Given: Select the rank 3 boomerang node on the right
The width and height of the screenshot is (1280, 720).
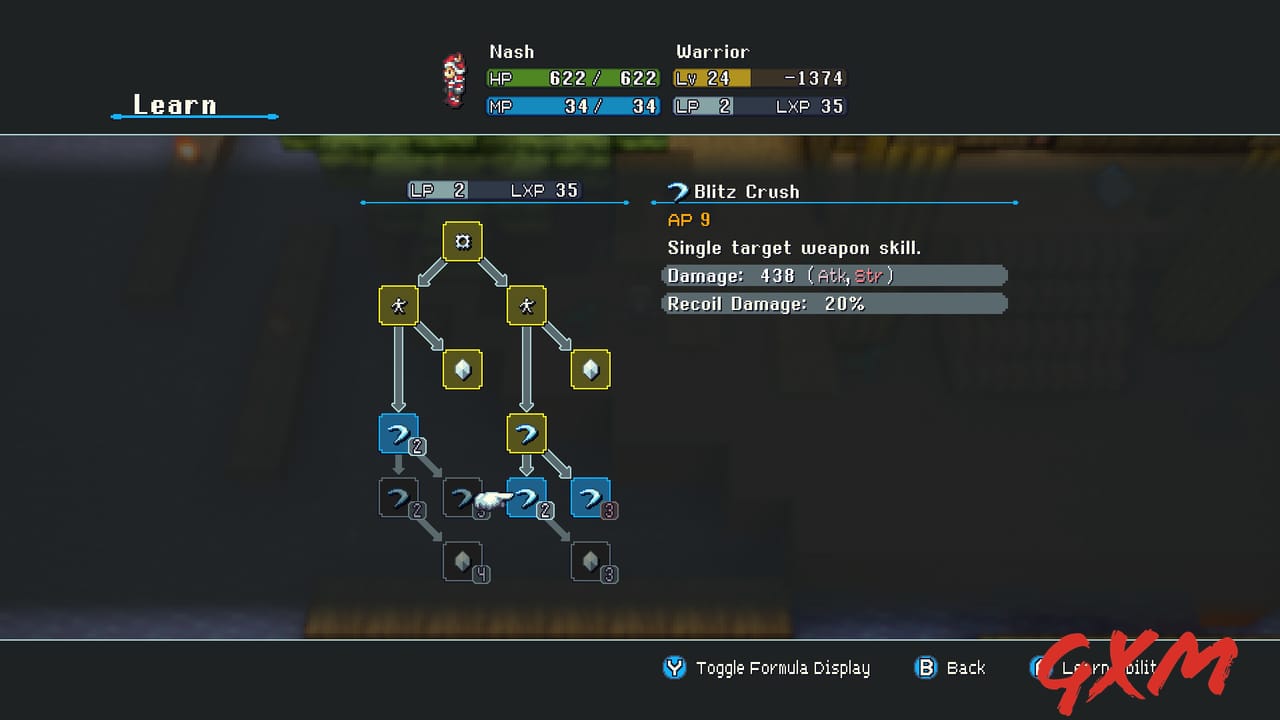Looking at the screenshot, I should tap(591, 497).
